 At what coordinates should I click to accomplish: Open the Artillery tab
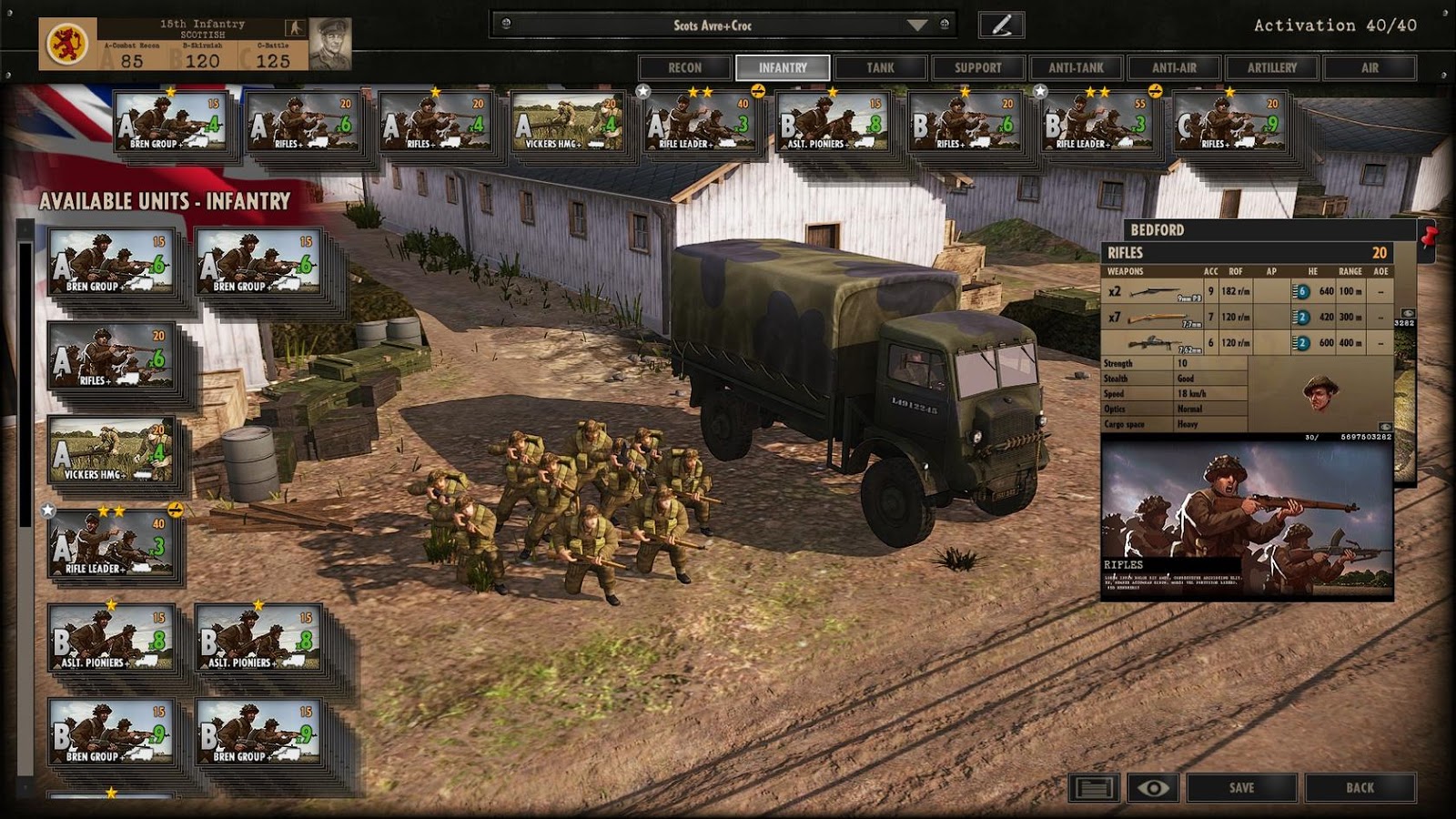(x=1272, y=67)
